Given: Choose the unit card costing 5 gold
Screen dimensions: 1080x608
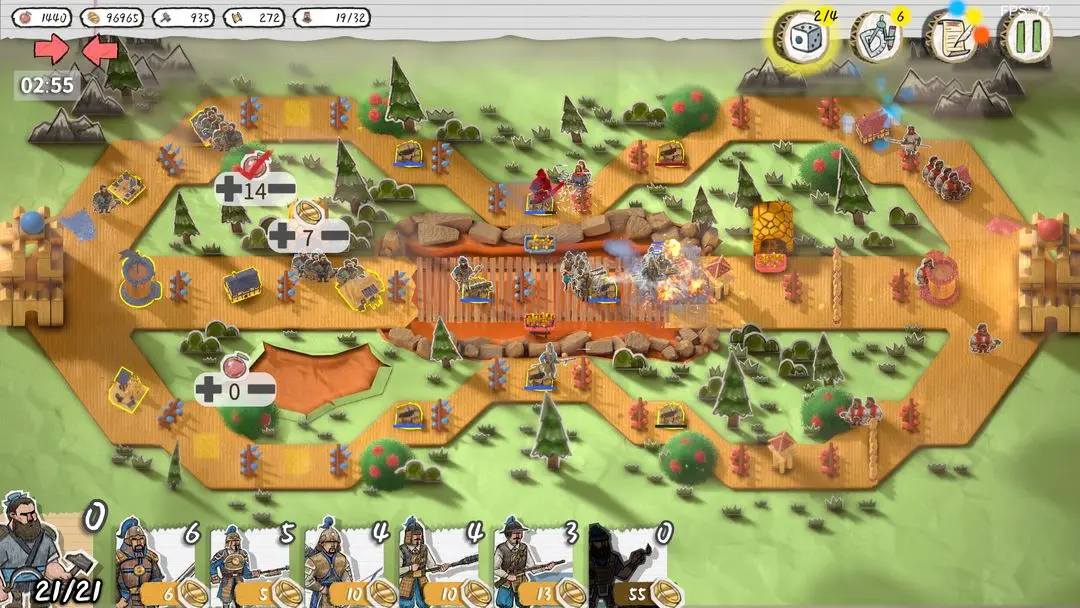Looking at the screenshot, I should (x=252, y=564).
